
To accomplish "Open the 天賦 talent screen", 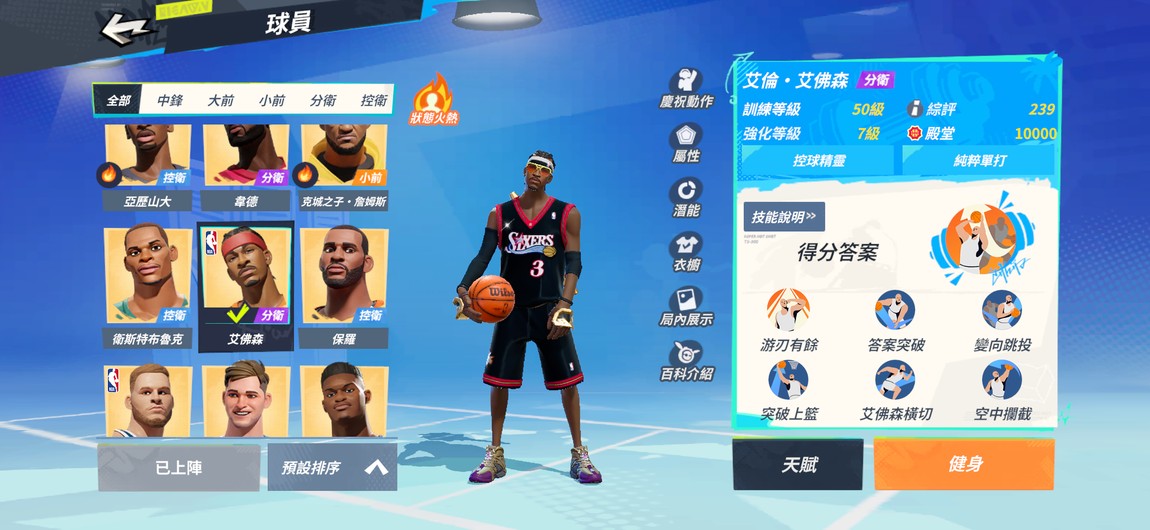I will coord(797,465).
